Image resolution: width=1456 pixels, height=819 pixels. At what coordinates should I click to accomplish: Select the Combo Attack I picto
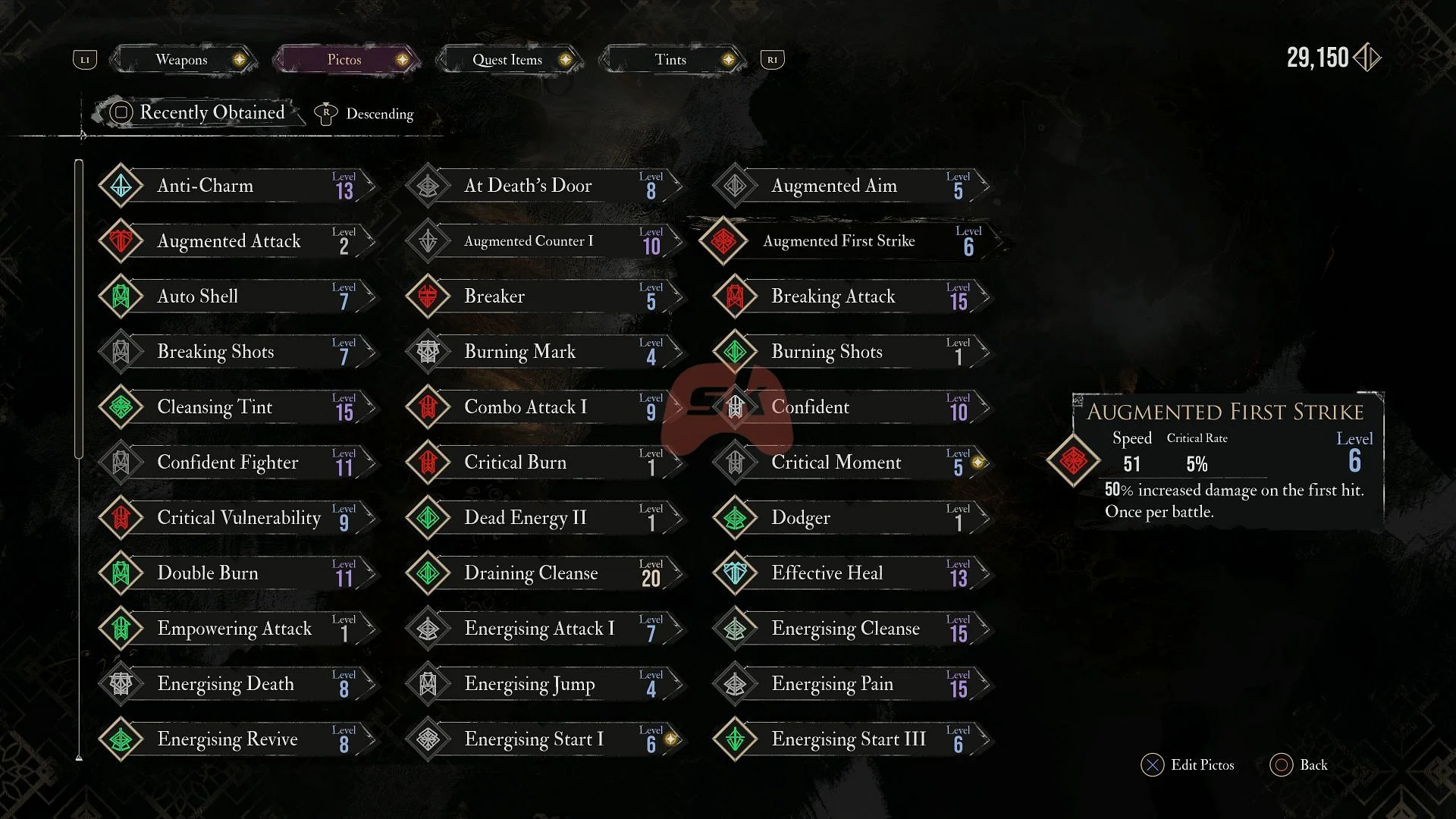pos(544,407)
